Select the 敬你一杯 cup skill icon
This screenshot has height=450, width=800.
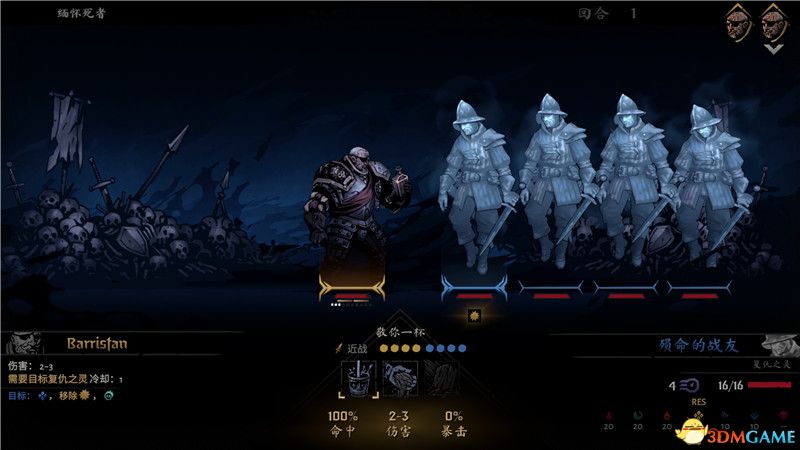click(359, 380)
